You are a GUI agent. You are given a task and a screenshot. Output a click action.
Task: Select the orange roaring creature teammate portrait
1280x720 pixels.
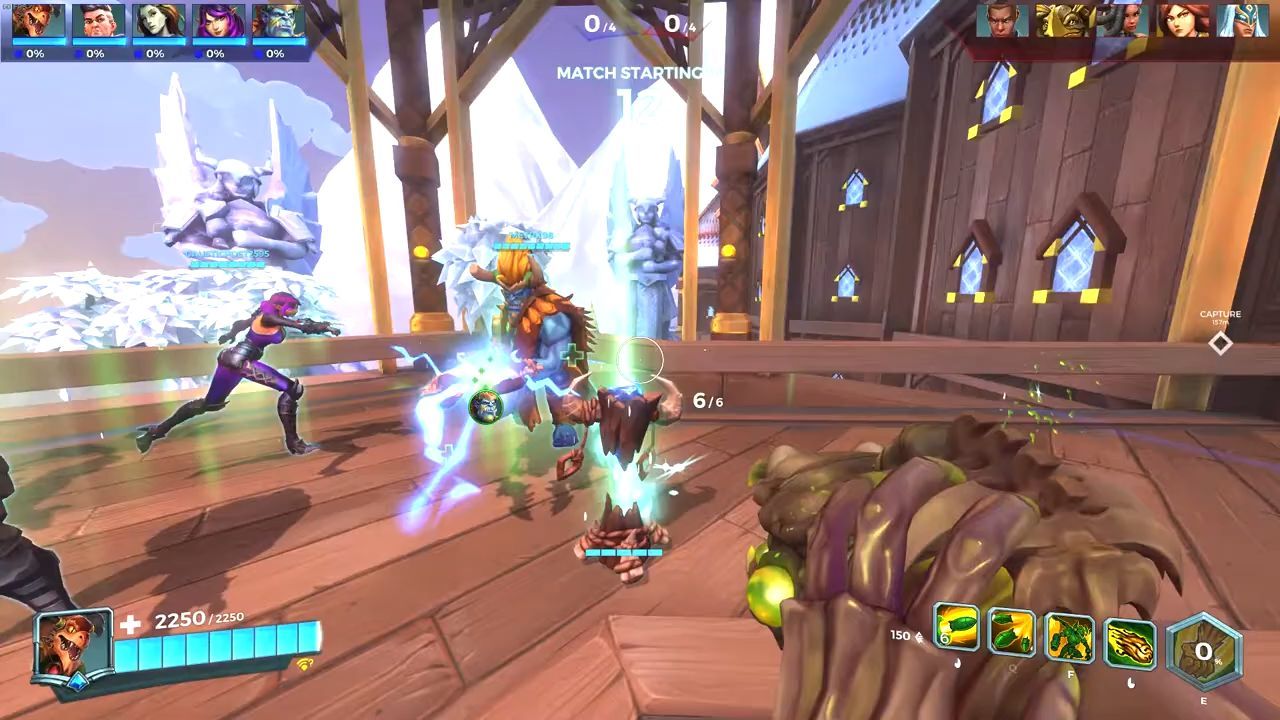38,21
